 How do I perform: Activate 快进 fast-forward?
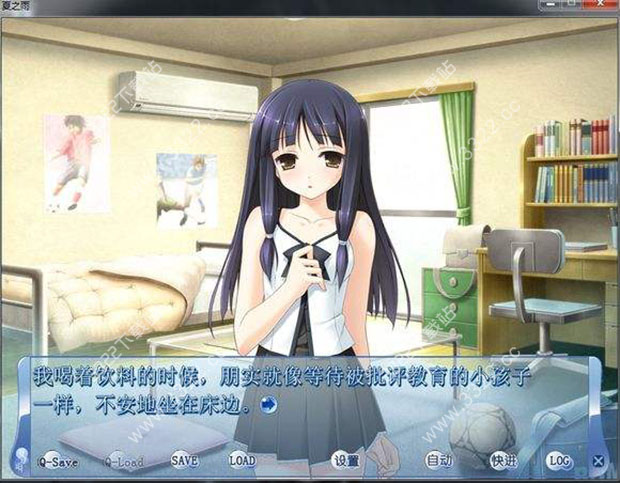tap(503, 461)
